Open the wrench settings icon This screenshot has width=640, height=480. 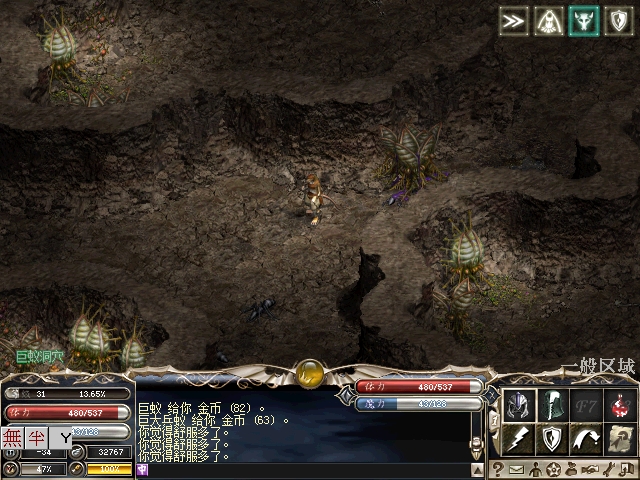click(608, 469)
